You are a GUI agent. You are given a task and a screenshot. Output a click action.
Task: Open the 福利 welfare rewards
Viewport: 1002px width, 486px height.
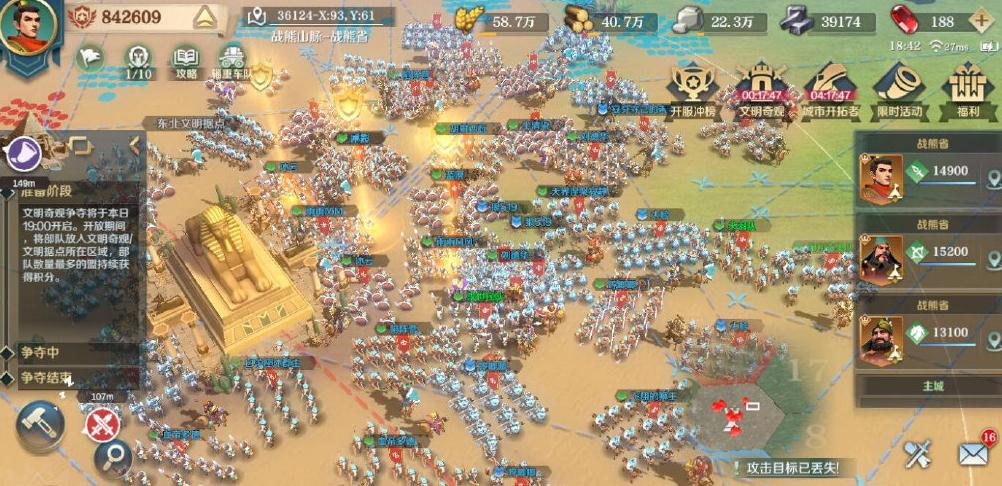point(967,90)
